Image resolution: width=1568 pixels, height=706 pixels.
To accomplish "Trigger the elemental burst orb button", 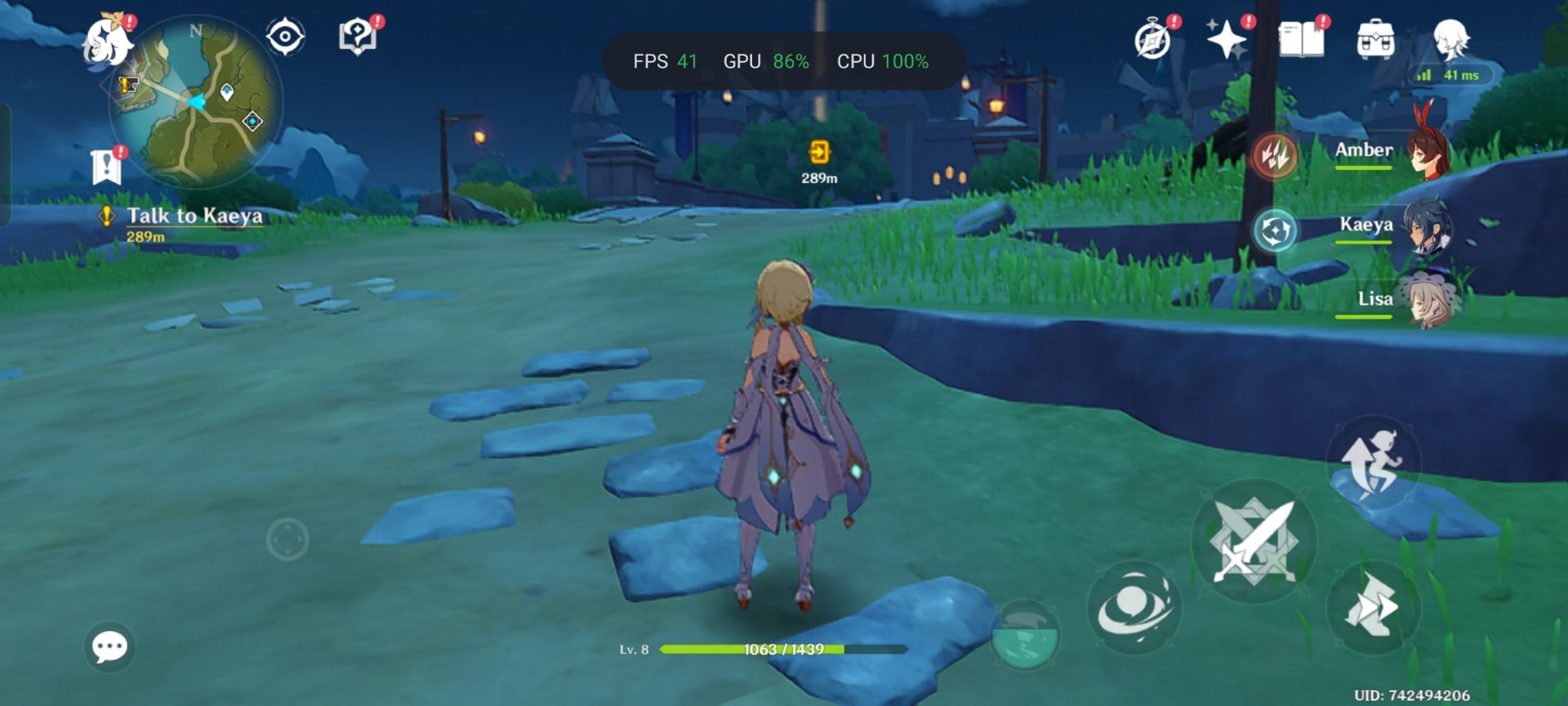I will [x=1026, y=636].
